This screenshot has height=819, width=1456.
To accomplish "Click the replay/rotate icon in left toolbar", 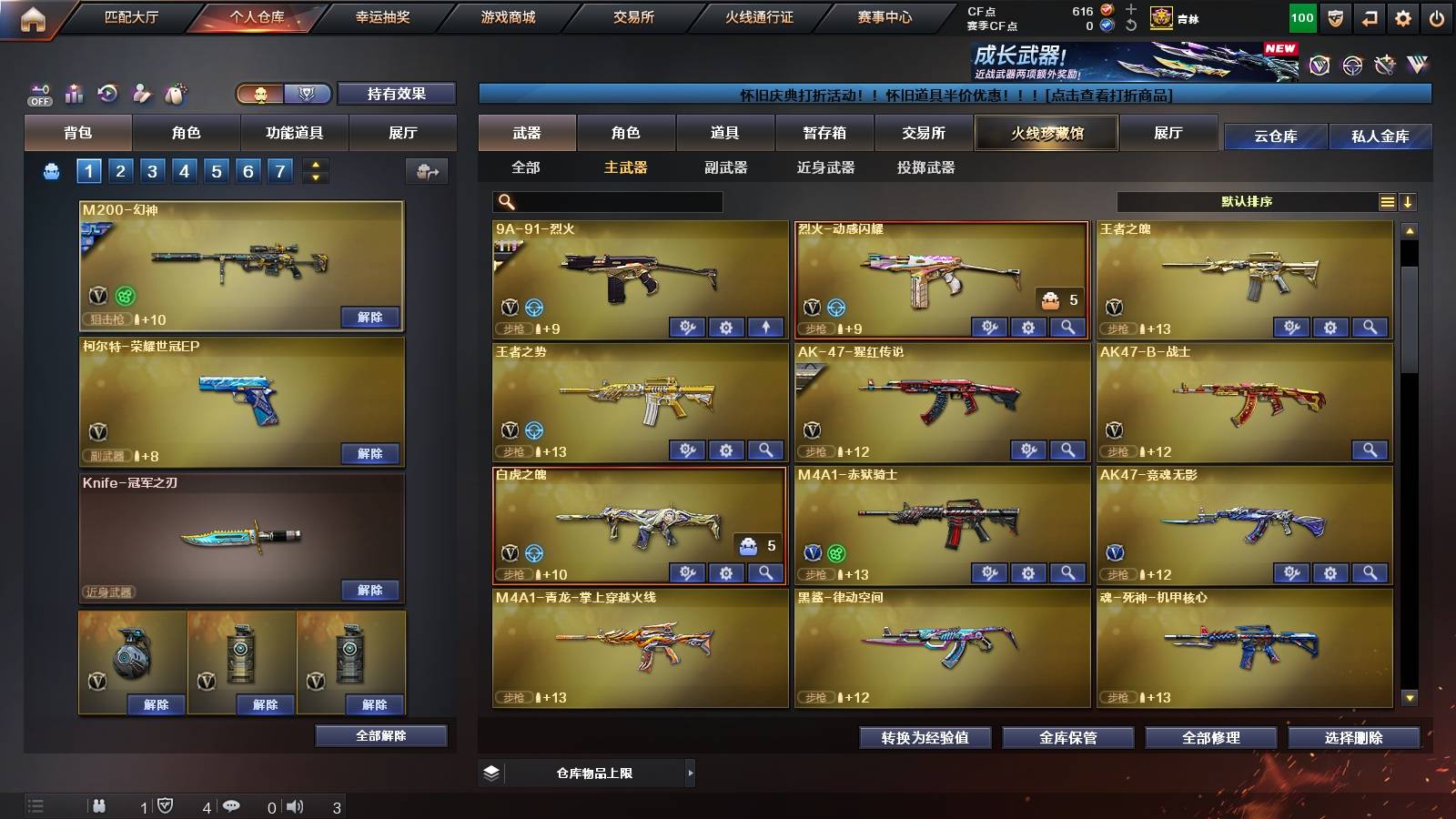I will point(107,93).
